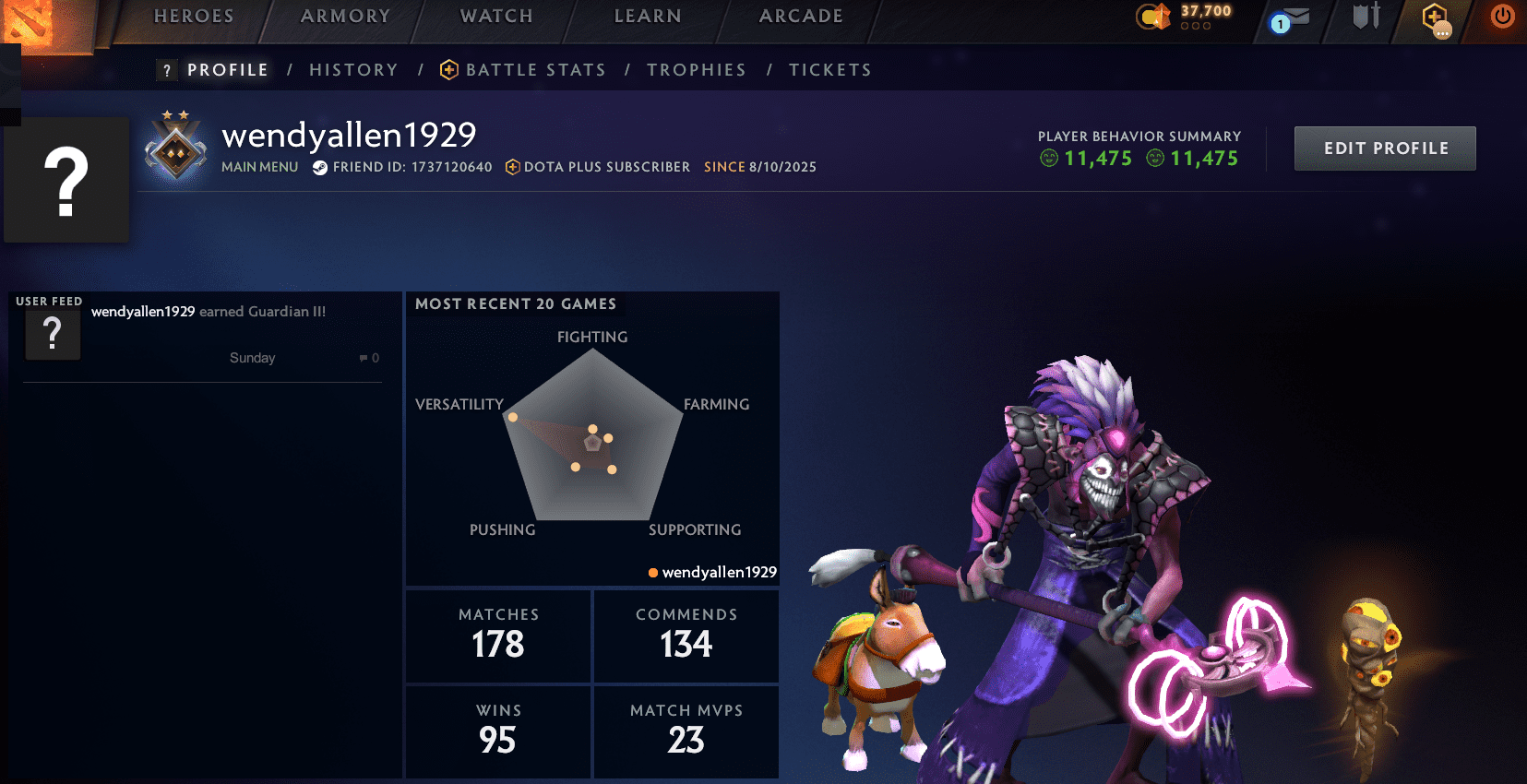Click the shard currency icon showing 37,700
1527x784 pixels.
pos(1152,15)
